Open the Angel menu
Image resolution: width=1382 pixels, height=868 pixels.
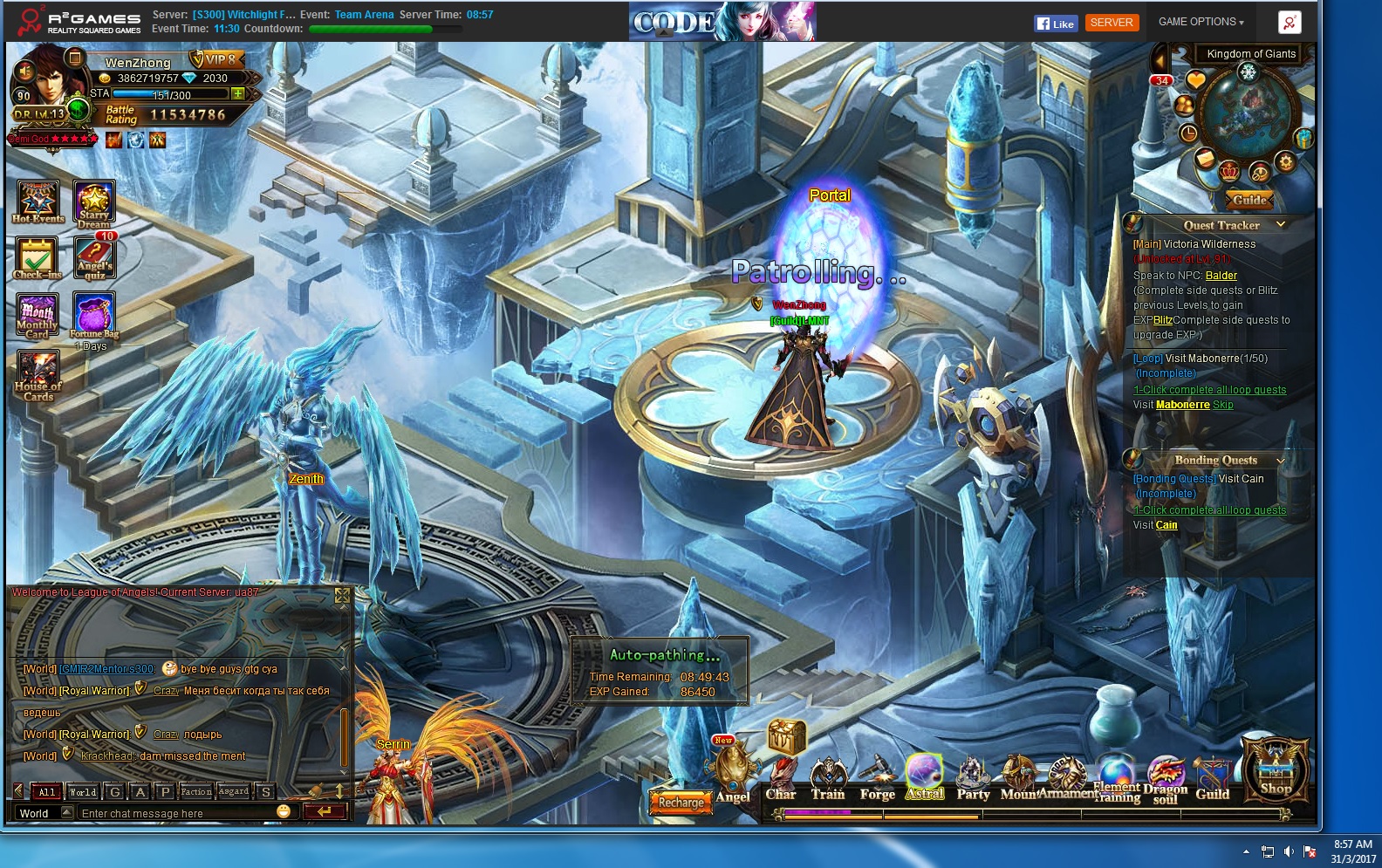click(x=733, y=775)
